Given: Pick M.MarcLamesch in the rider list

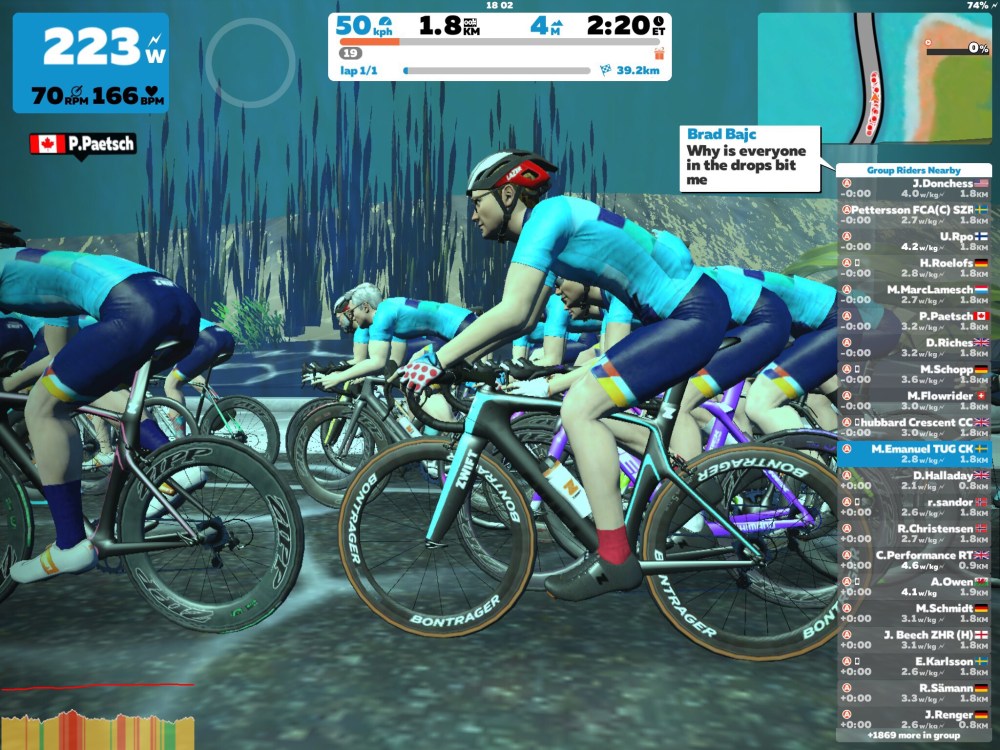Looking at the screenshot, I should coord(913,295).
